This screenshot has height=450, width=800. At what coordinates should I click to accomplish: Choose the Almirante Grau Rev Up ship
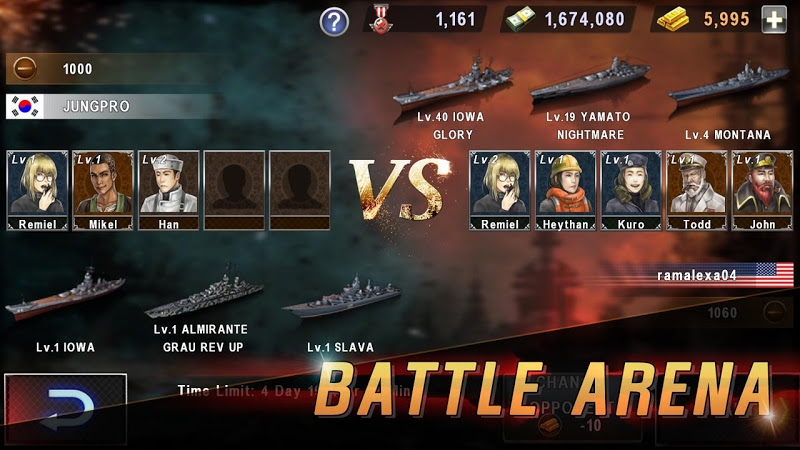click(x=202, y=298)
